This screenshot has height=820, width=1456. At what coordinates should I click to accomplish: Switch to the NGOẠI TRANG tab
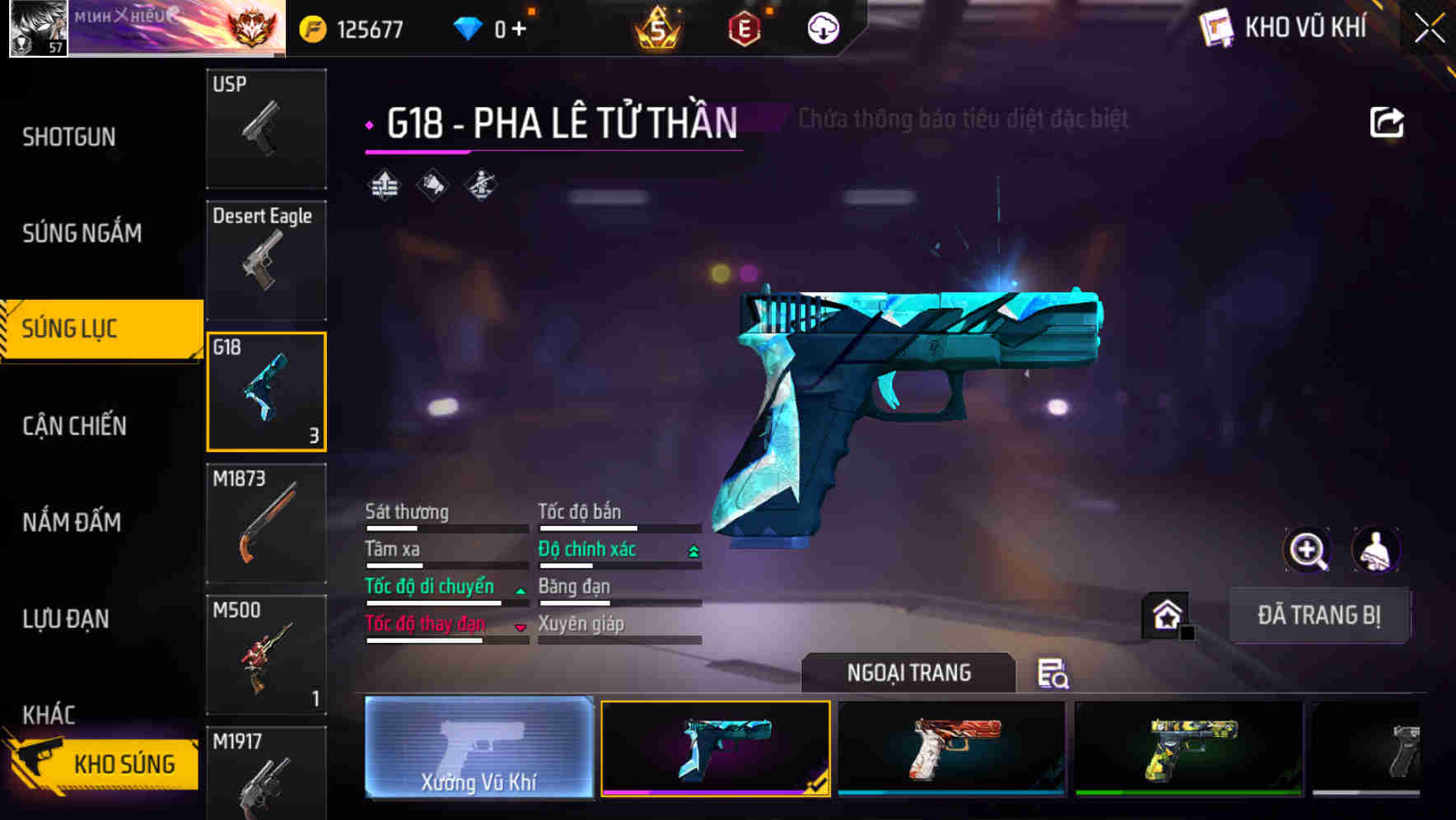click(908, 672)
